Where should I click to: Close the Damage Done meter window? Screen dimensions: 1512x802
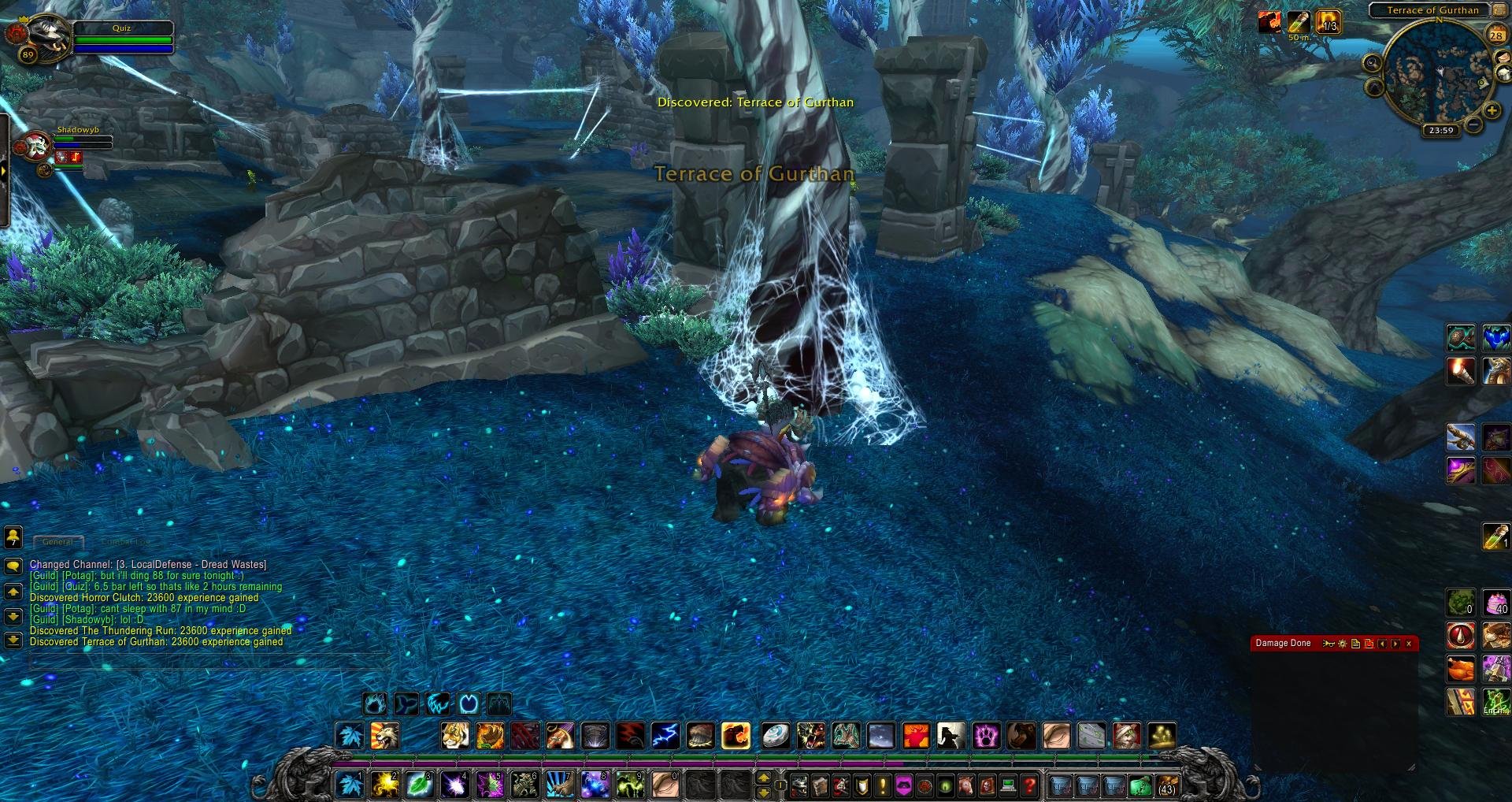[1409, 644]
